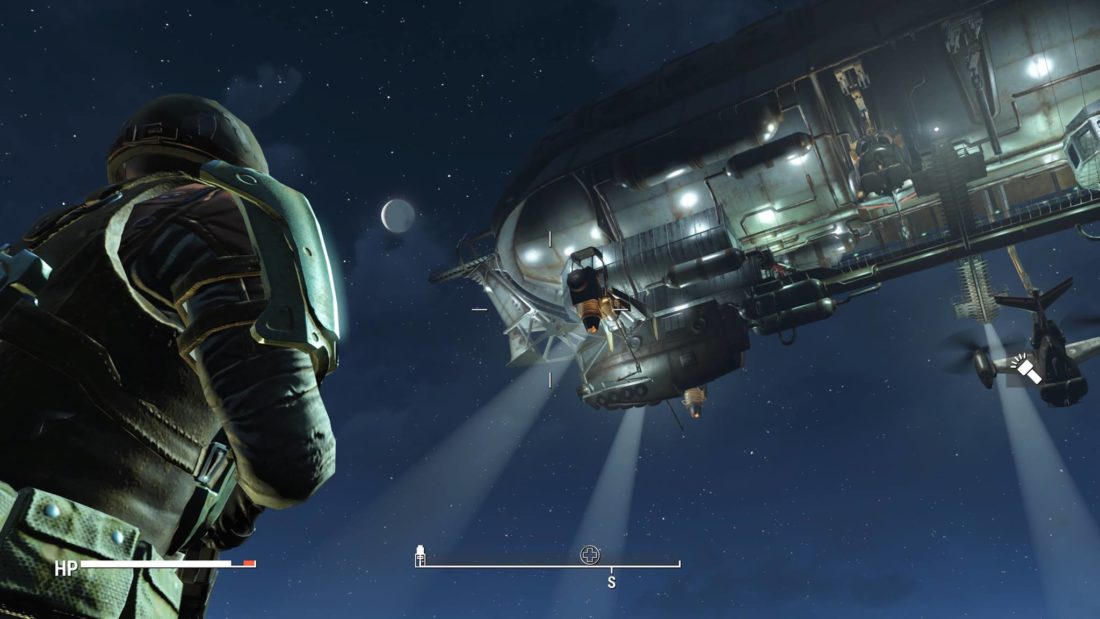Select the medical cross marker on the compass
The height and width of the screenshot is (619, 1100).
590,555
